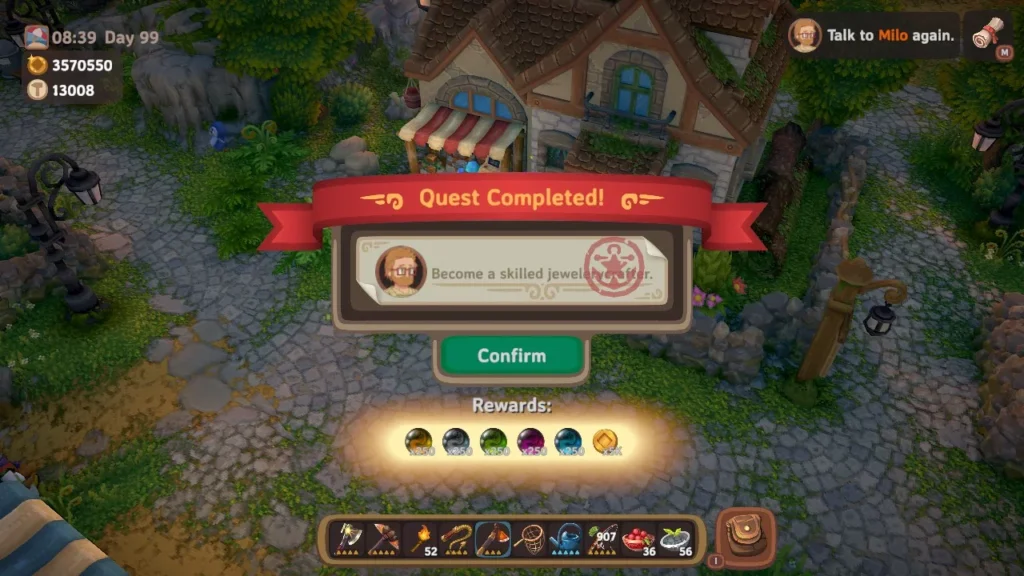Choose the sickle in the hotbar
The image size is (1024, 576).
(x=456, y=538)
